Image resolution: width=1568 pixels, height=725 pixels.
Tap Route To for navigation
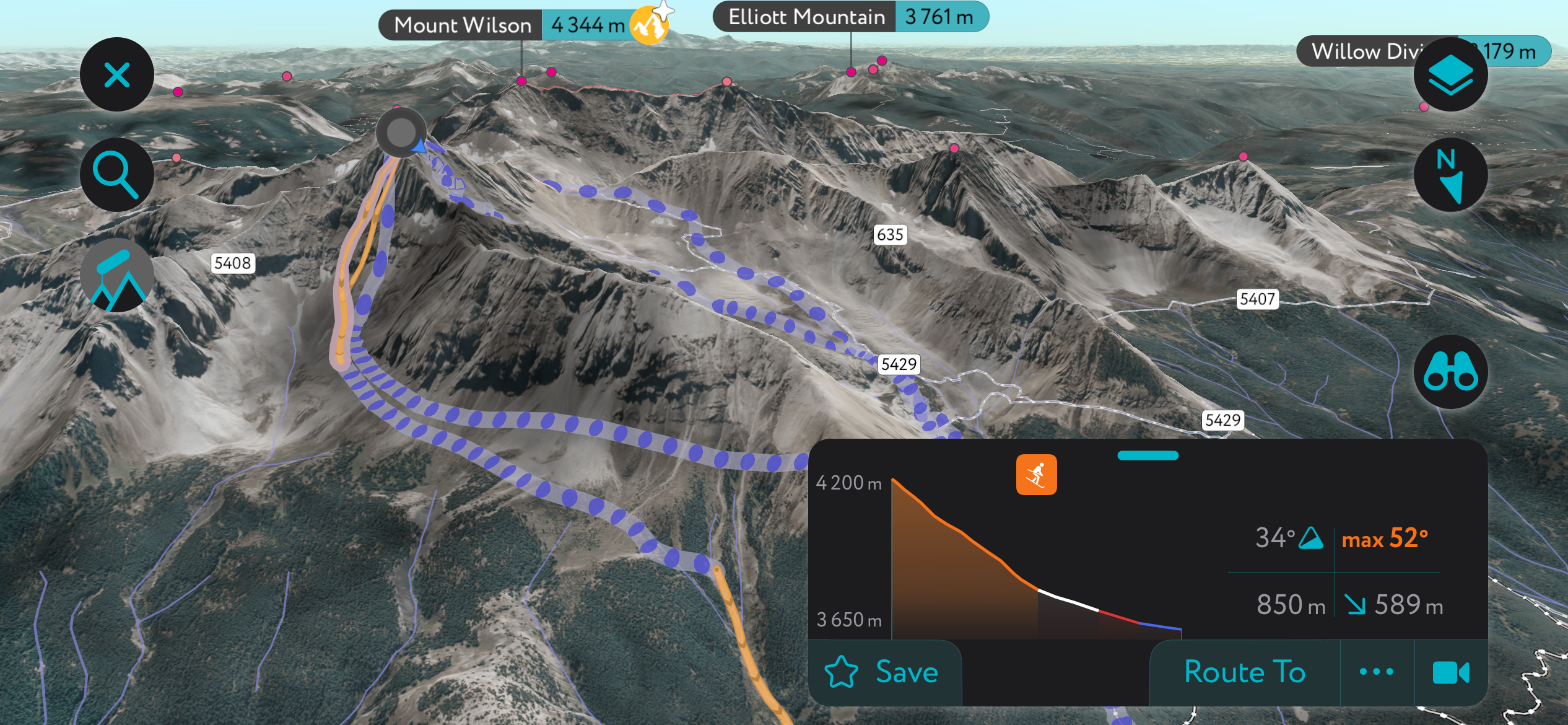(x=1244, y=672)
